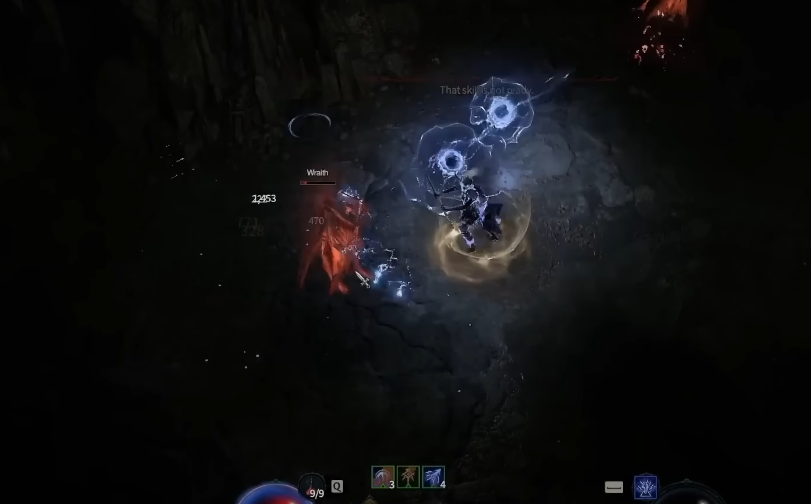Image resolution: width=811 pixels, height=504 pixels.
Task: Activate the blue branching skill by the right orb
Action: (x=646, y=487)
